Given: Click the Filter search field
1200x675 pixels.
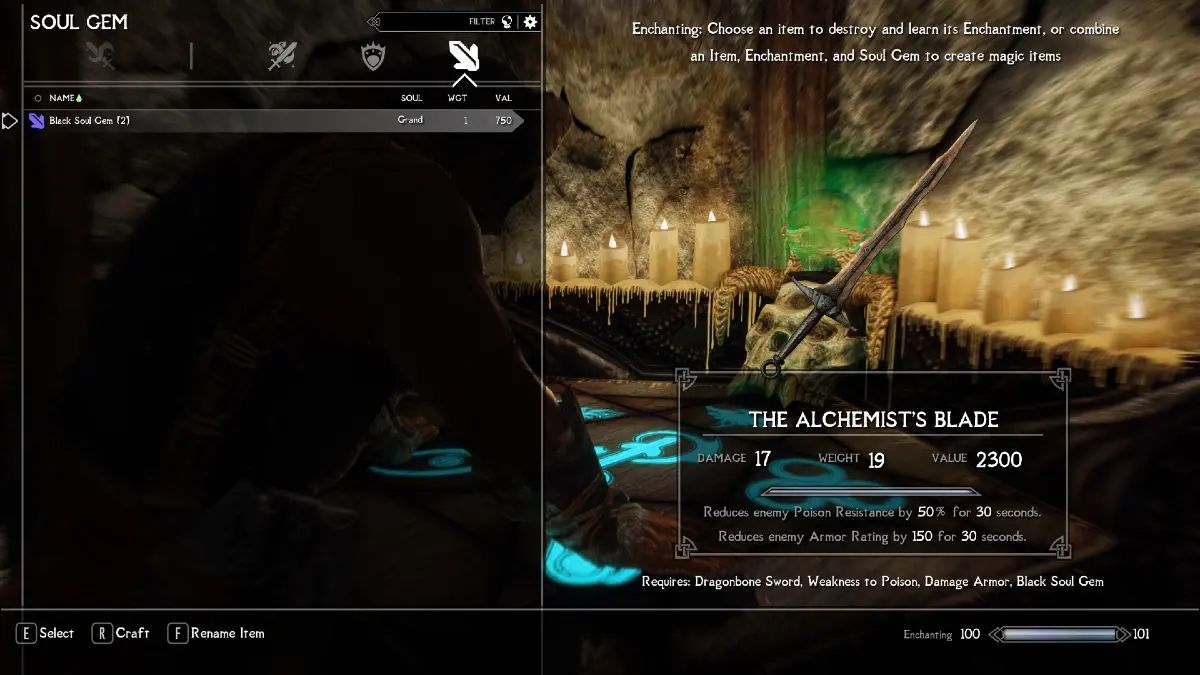Looking at the screenshot, I should (440, 22).
